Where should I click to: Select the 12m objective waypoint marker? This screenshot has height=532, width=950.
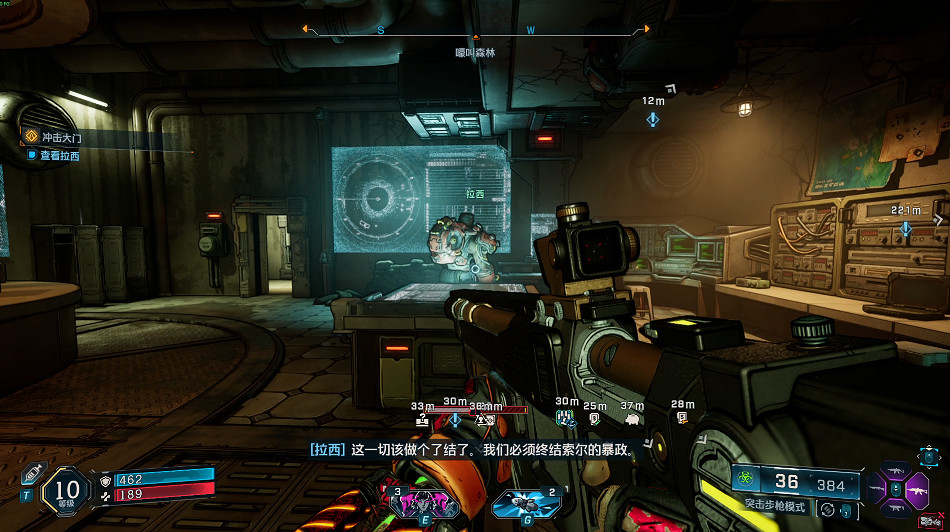pyautogui.click(x=653, y=119)
